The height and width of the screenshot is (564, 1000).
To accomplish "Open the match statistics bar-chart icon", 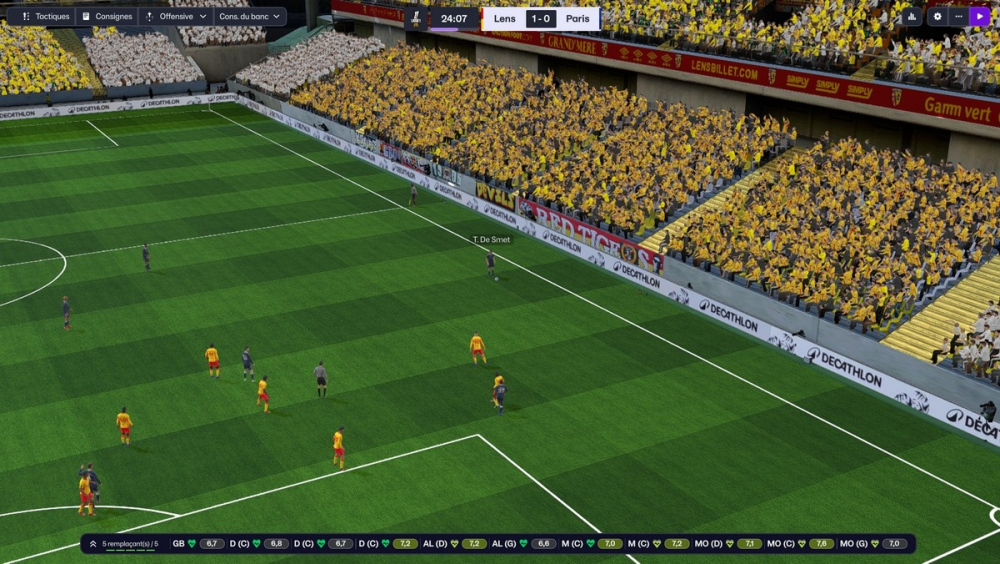I will point(912,17).
